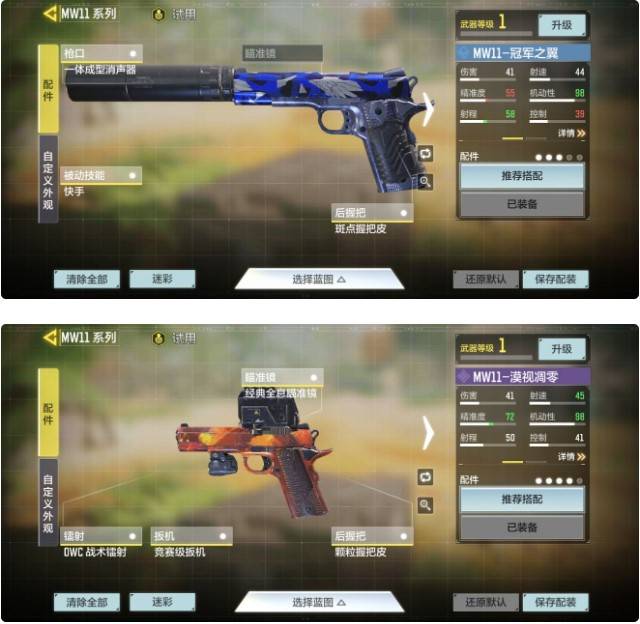This screenshot has height=624, width=640.
Task: Click the magnifier icon beside the orange pistol
Action: click(425, 505)
